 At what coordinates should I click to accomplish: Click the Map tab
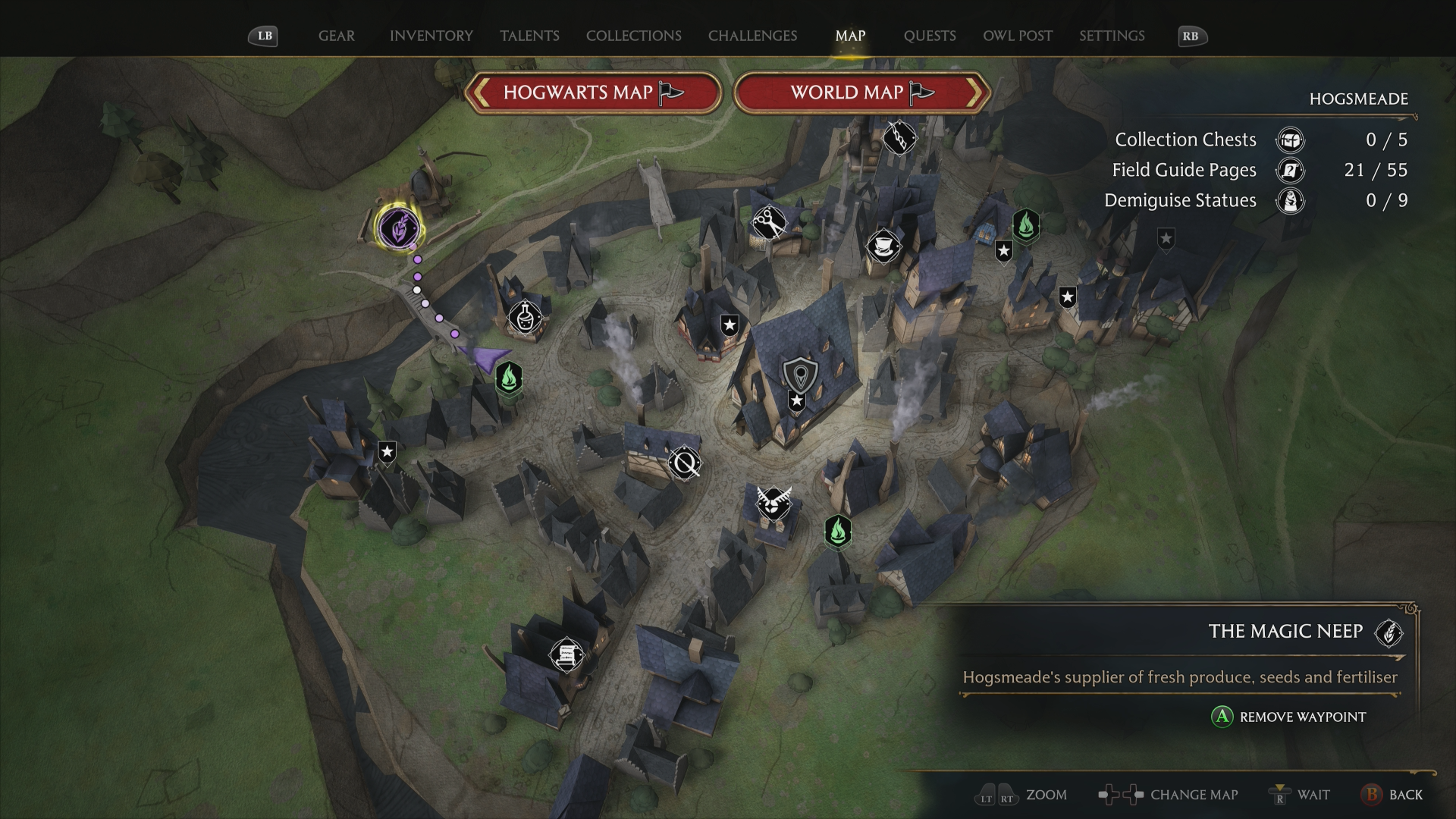click(x=850, y=36)
